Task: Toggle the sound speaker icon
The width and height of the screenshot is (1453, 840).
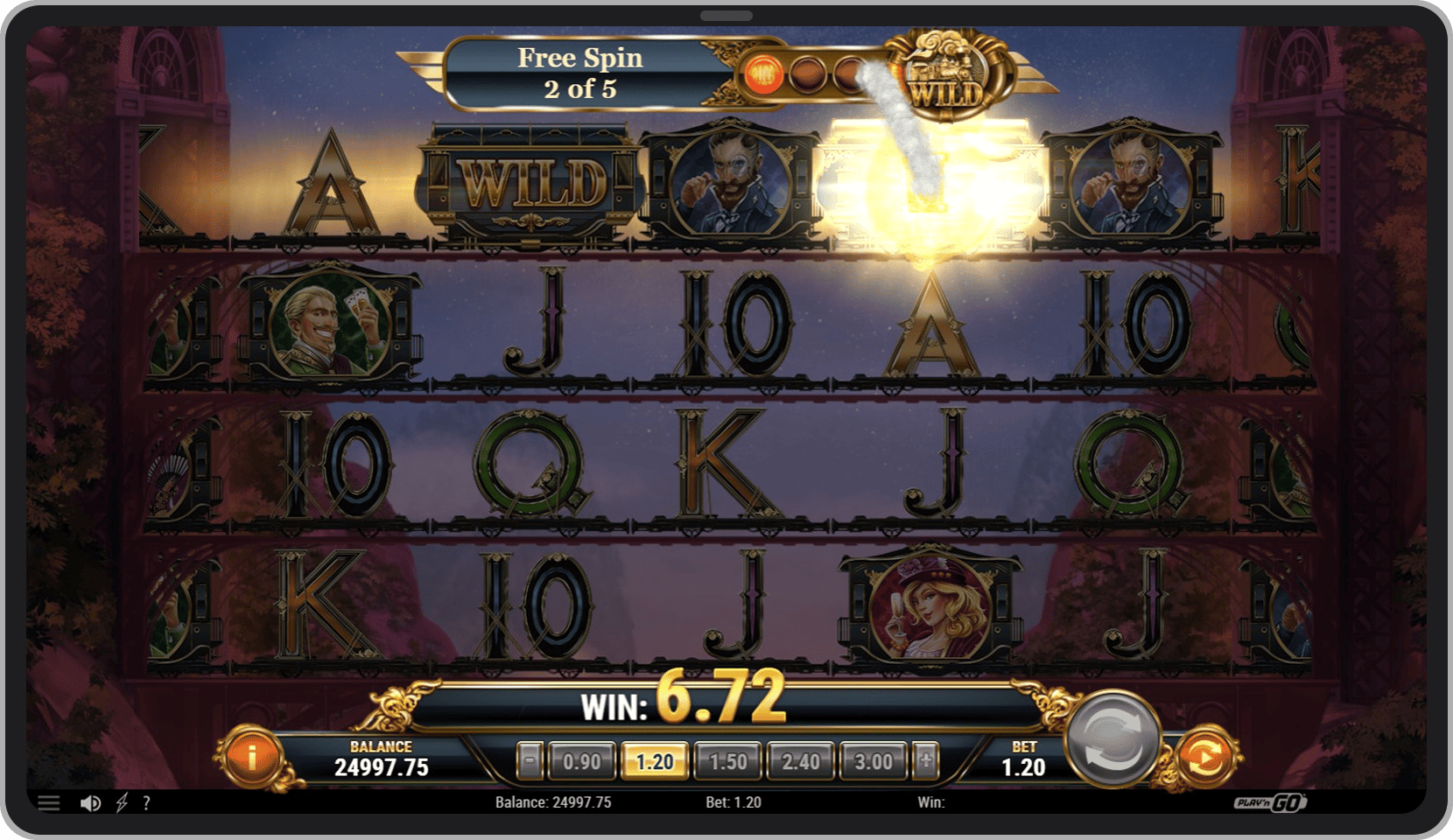Action: pos(90,802)
